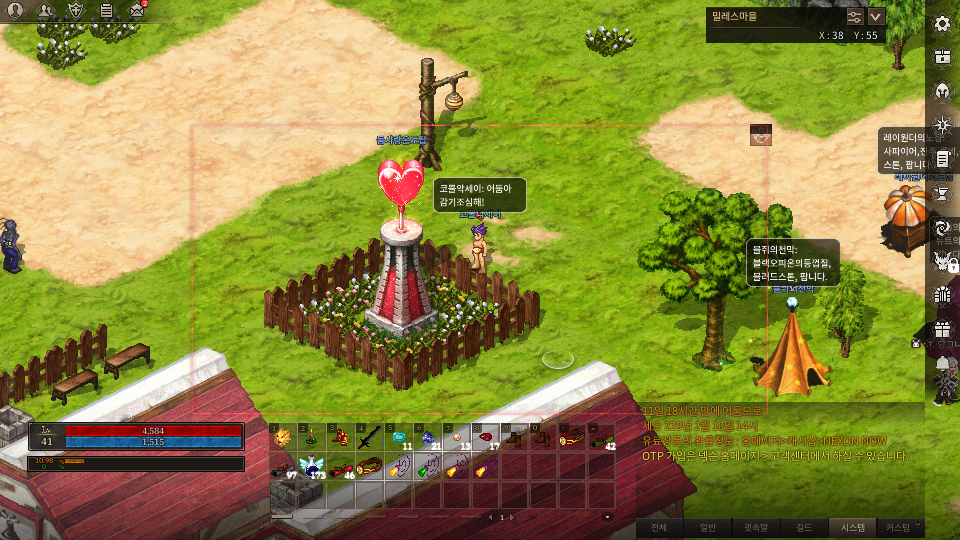This screenshot has width=960, height=540.
Task: Go to the next hotbar page
Action: pos(514,517)
